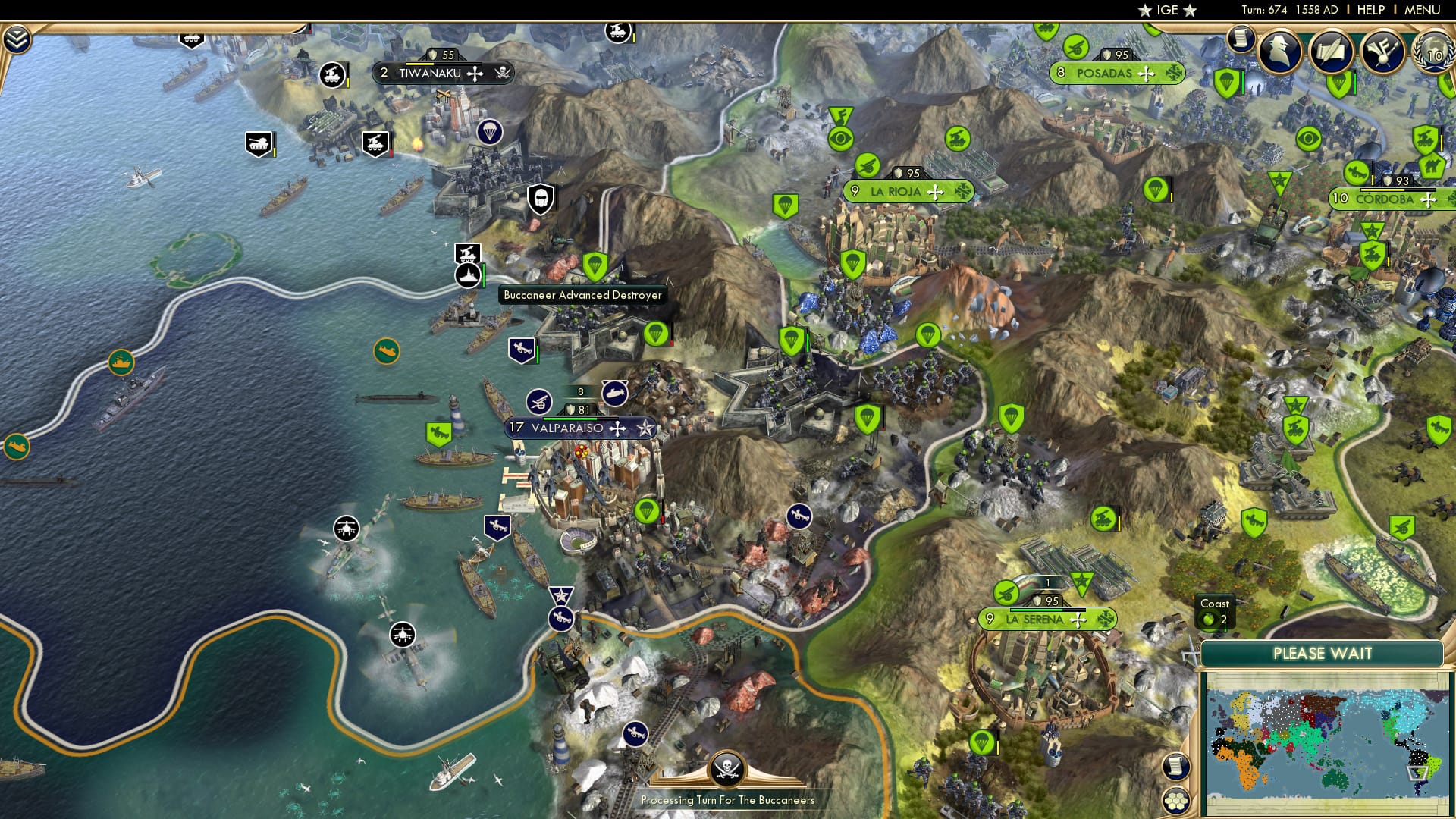Image resolution: width=1456 pixels, height=819 pixels.
Task: Select the anti-air gun unit icon near Tiwanaku
Action: pyautogui.click(x=332, y=75)
